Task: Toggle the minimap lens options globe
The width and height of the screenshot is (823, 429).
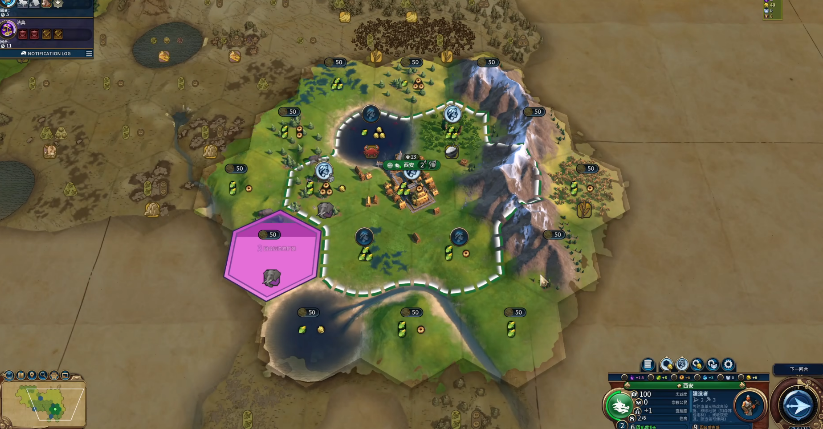Action: pos(8,375)
